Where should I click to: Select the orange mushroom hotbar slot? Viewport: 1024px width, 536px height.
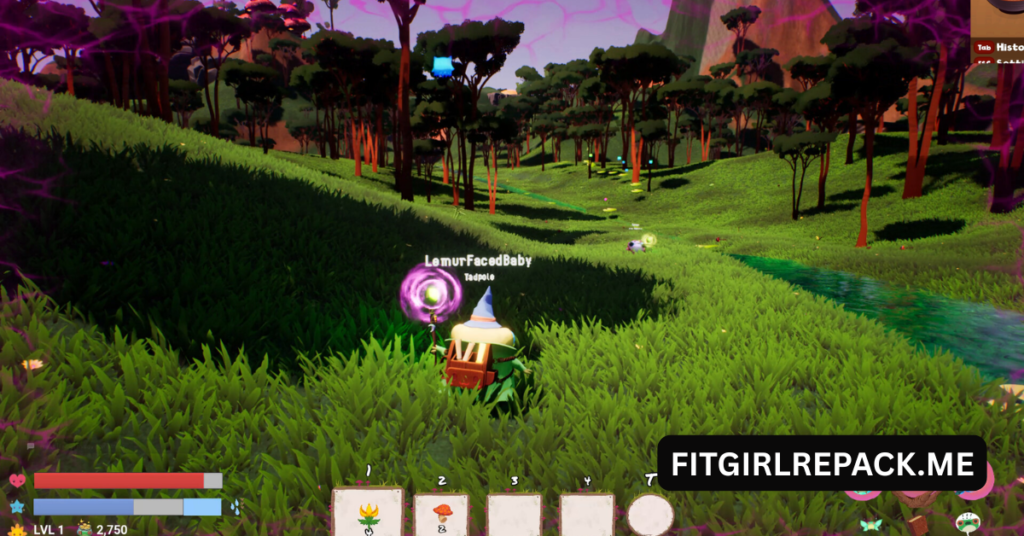[x=441, y=516]
